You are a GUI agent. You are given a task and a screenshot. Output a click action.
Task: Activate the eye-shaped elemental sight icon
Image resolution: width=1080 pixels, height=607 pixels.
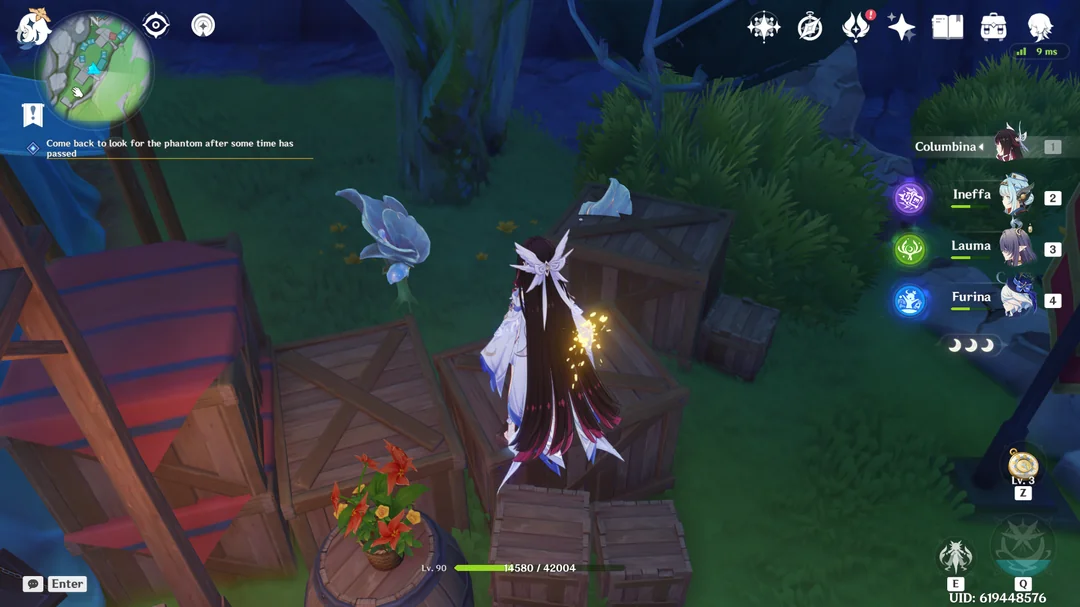156,25
